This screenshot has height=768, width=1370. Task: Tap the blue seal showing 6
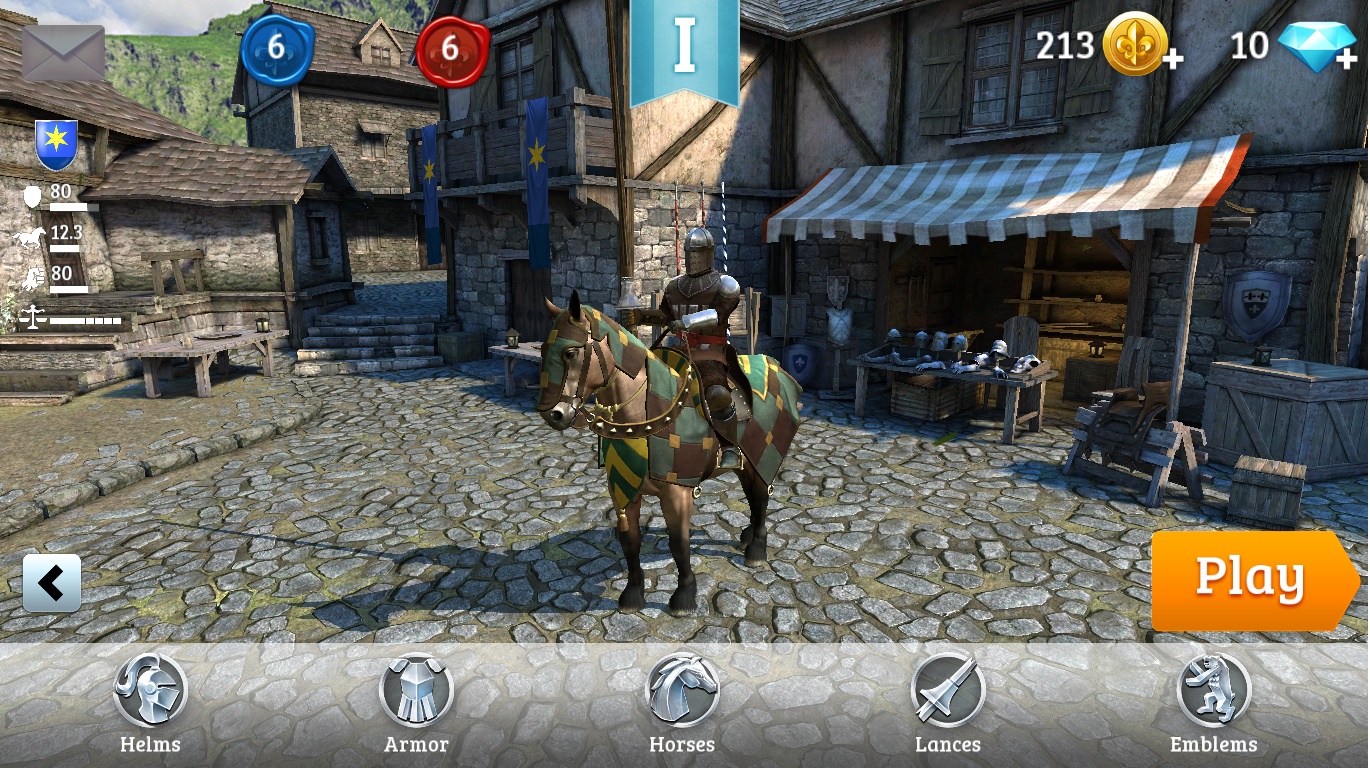(x=277, y=48)
